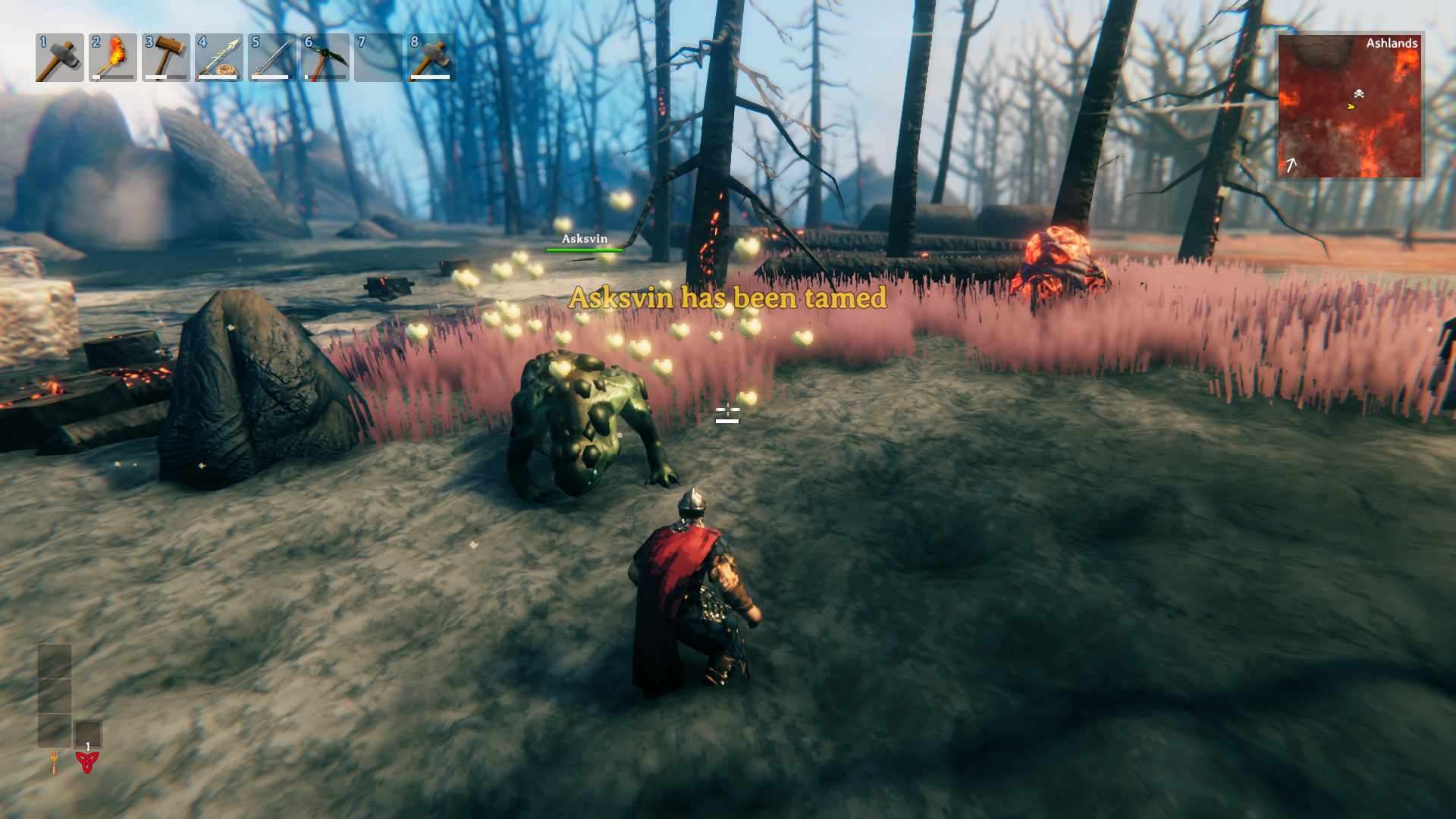Image resolution: width=1456 pixels, height=819 pixels.
Task: Choose the harpoon with coiled rope
Action: [218, 58]
